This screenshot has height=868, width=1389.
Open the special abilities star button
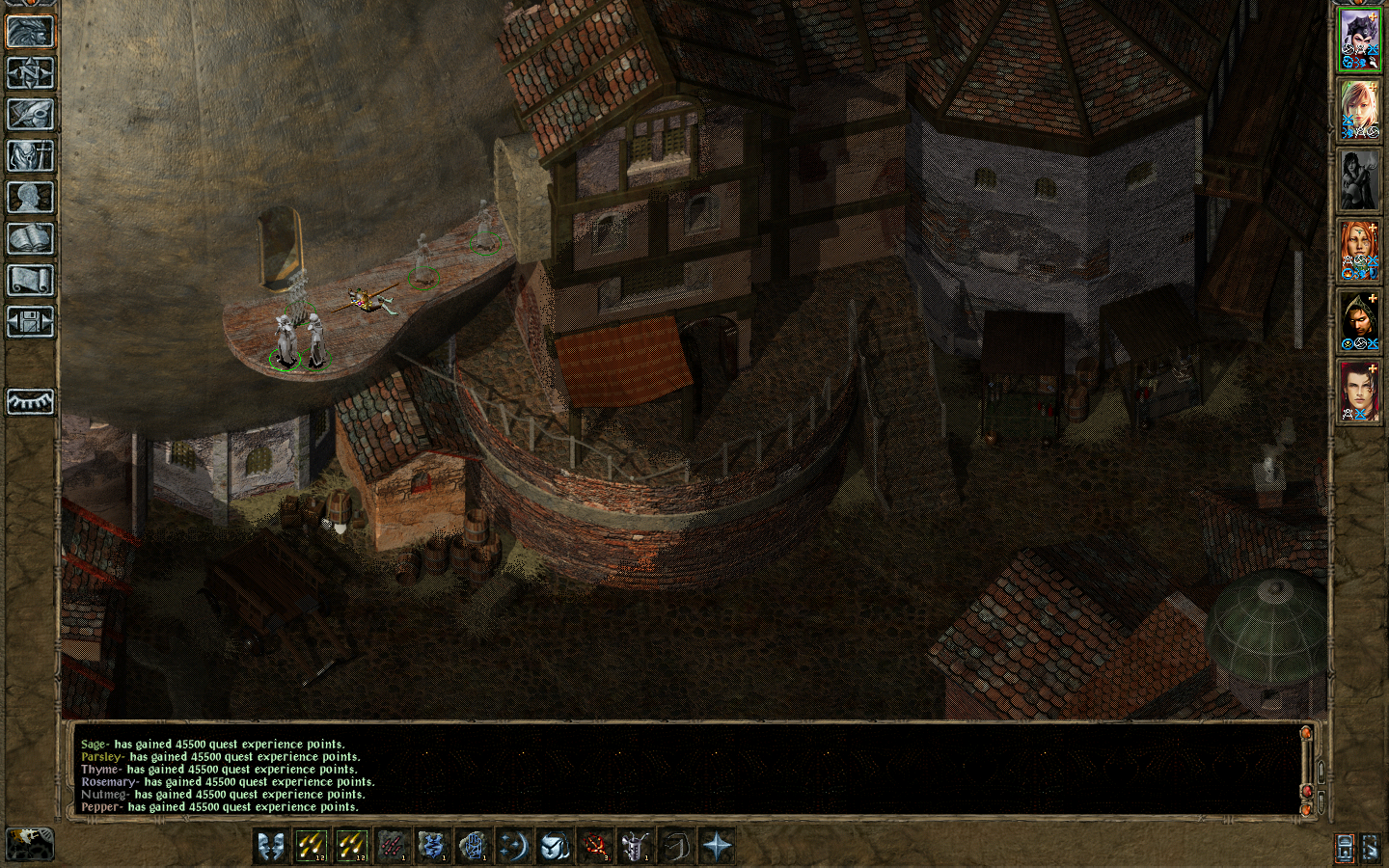pyautogui.click(x=717, y=847)
